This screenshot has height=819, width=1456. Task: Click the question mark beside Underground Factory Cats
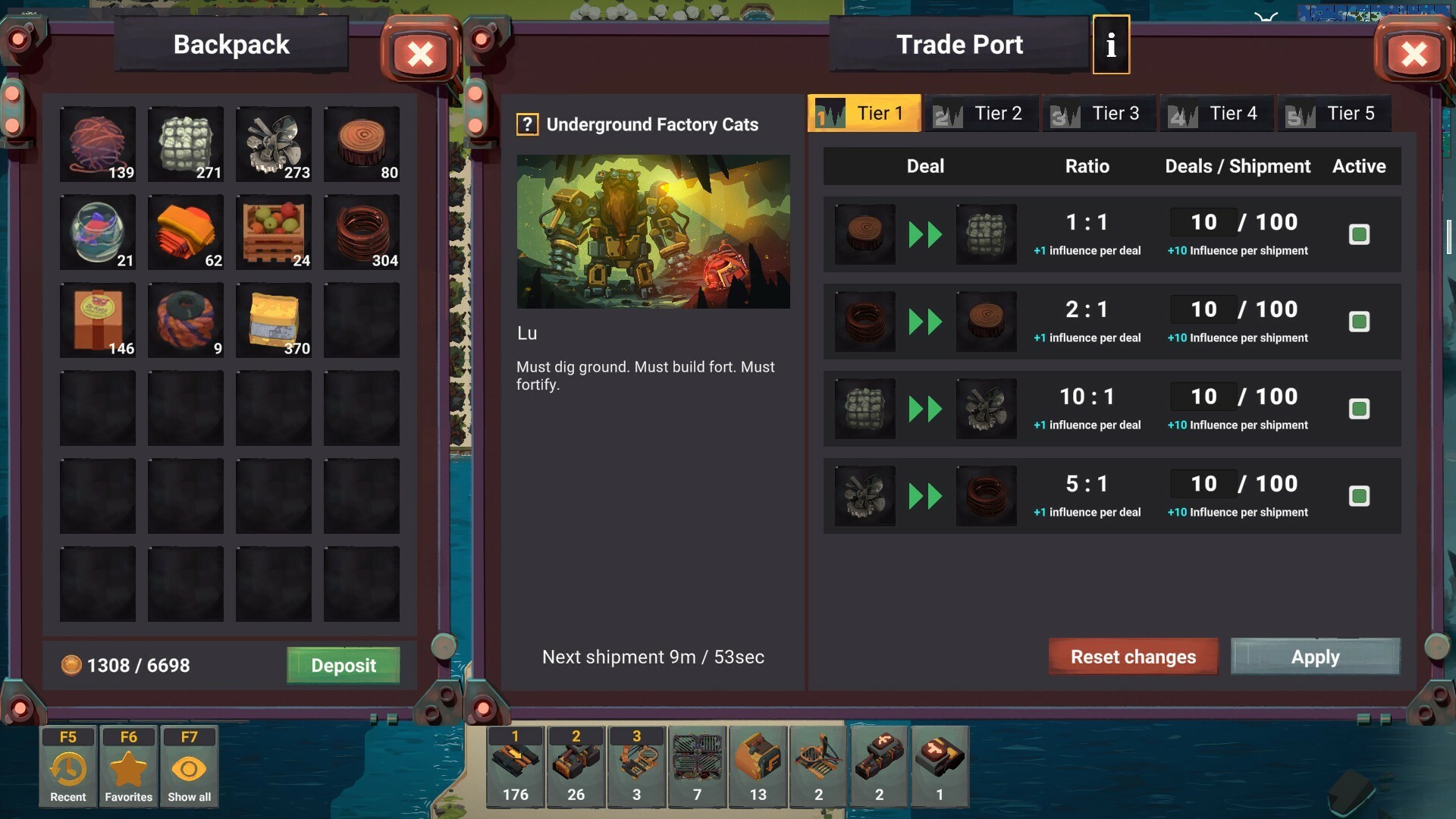[x=526, y=124]
